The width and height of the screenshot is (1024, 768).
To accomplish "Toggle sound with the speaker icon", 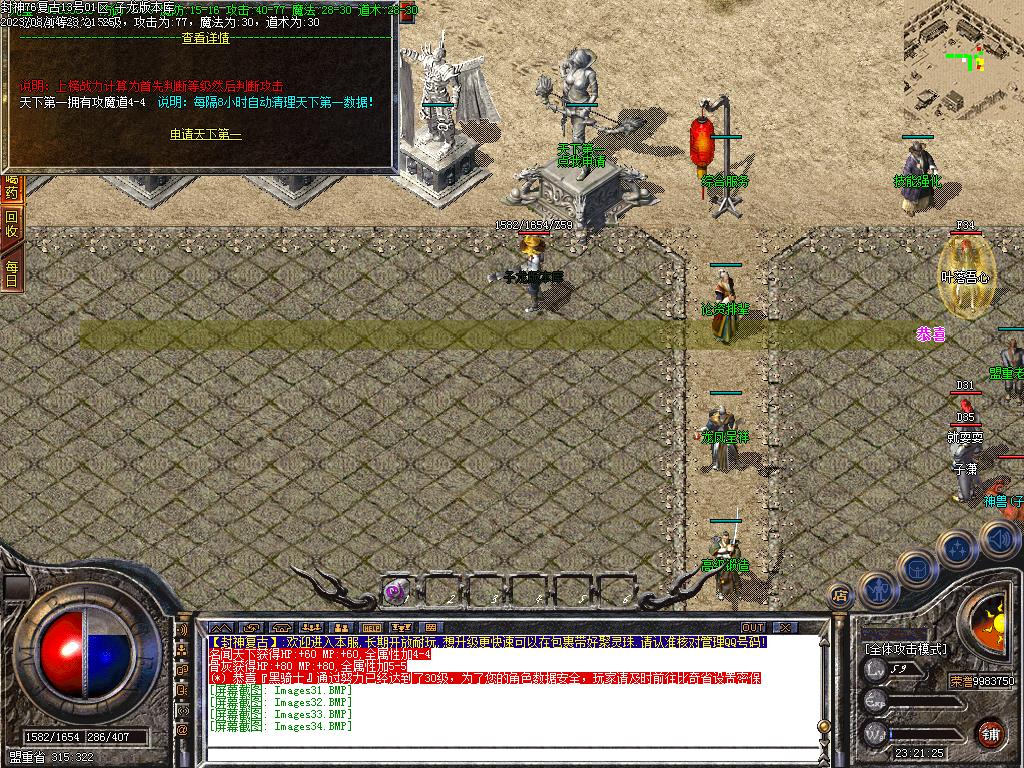I will pos(998,540).
